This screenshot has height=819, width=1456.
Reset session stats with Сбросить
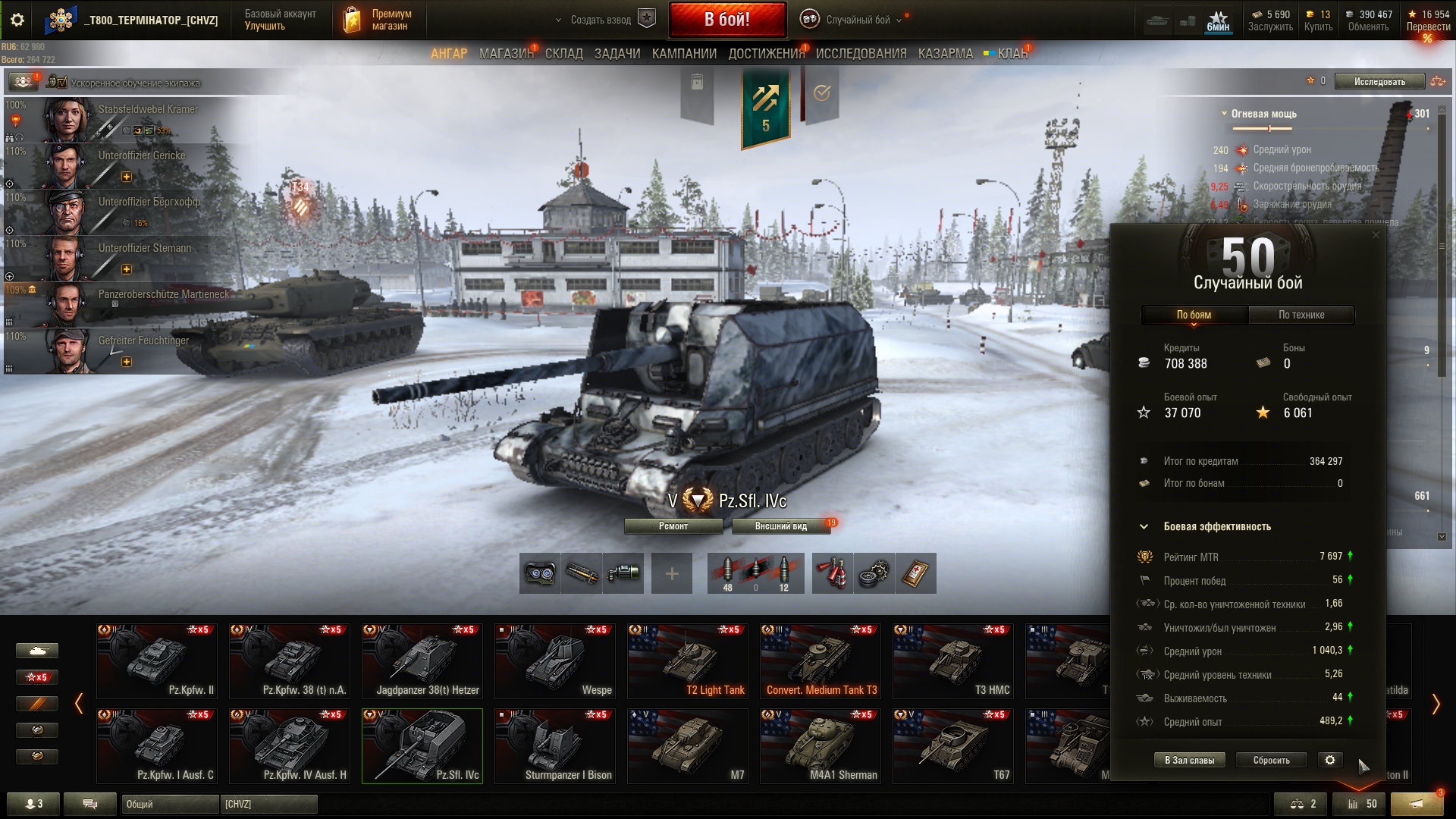click(x=1271, y=760)
